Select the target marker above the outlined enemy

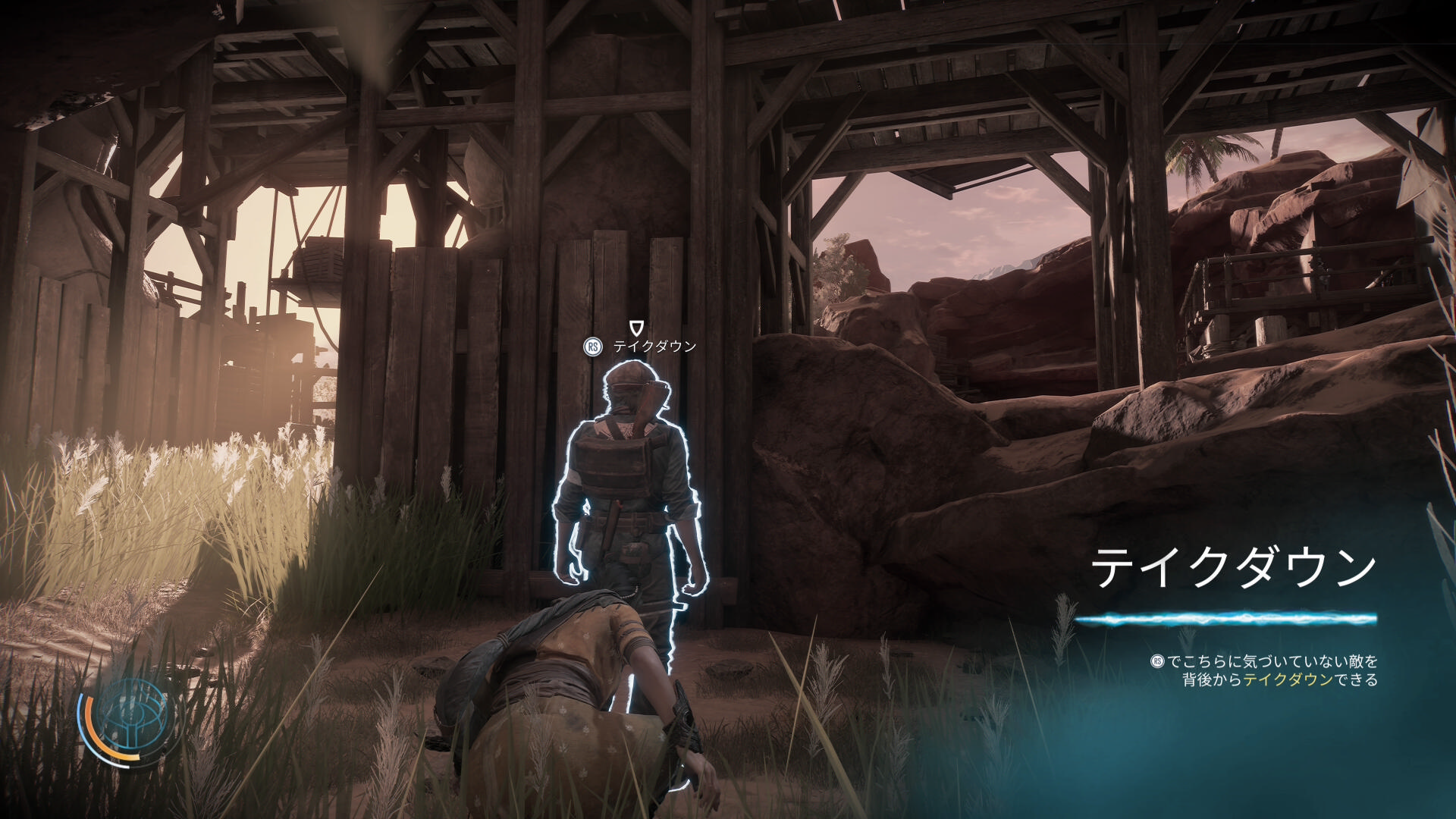tap(638, 328)
